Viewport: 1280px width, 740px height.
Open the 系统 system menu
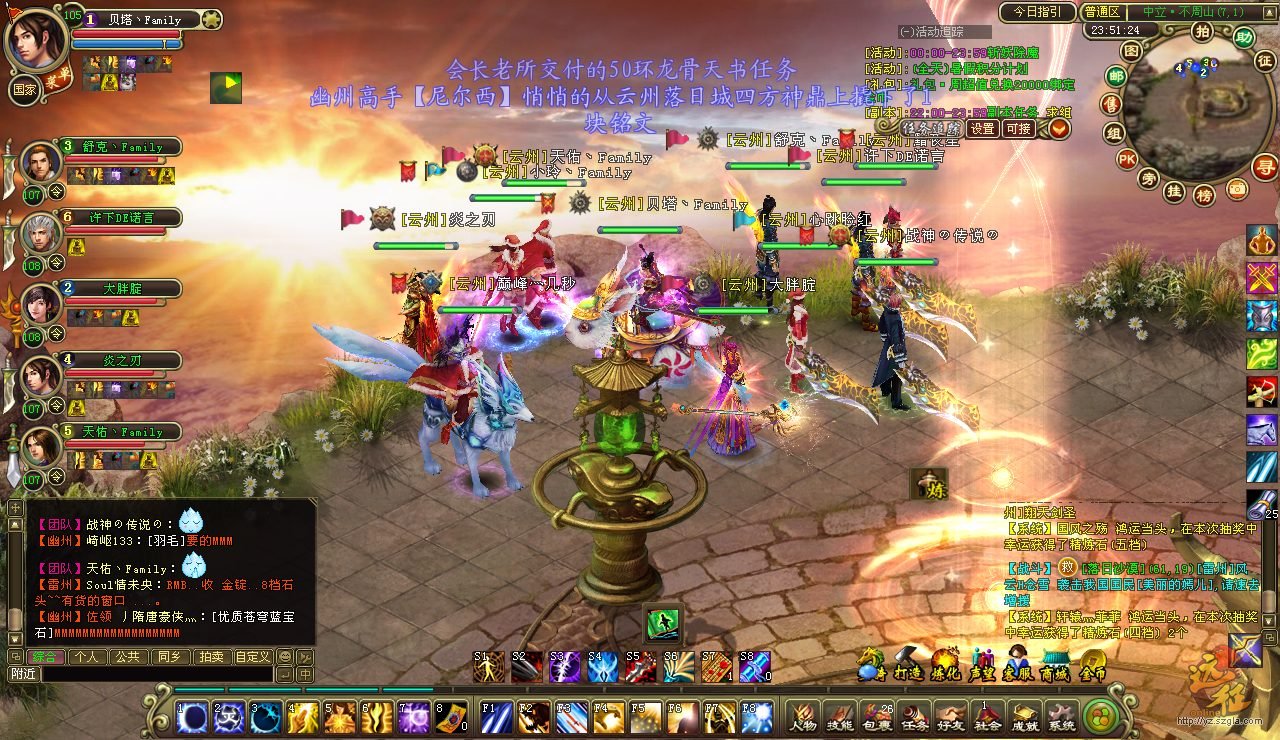(1061, 716)
